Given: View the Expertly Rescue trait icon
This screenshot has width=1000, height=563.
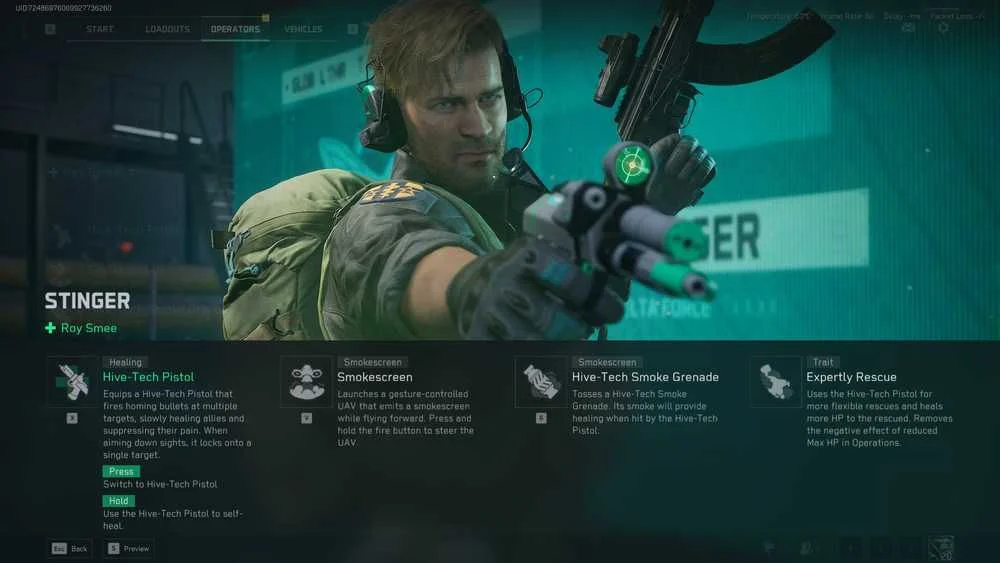Looking at the screenshot, I should [776, 381].
